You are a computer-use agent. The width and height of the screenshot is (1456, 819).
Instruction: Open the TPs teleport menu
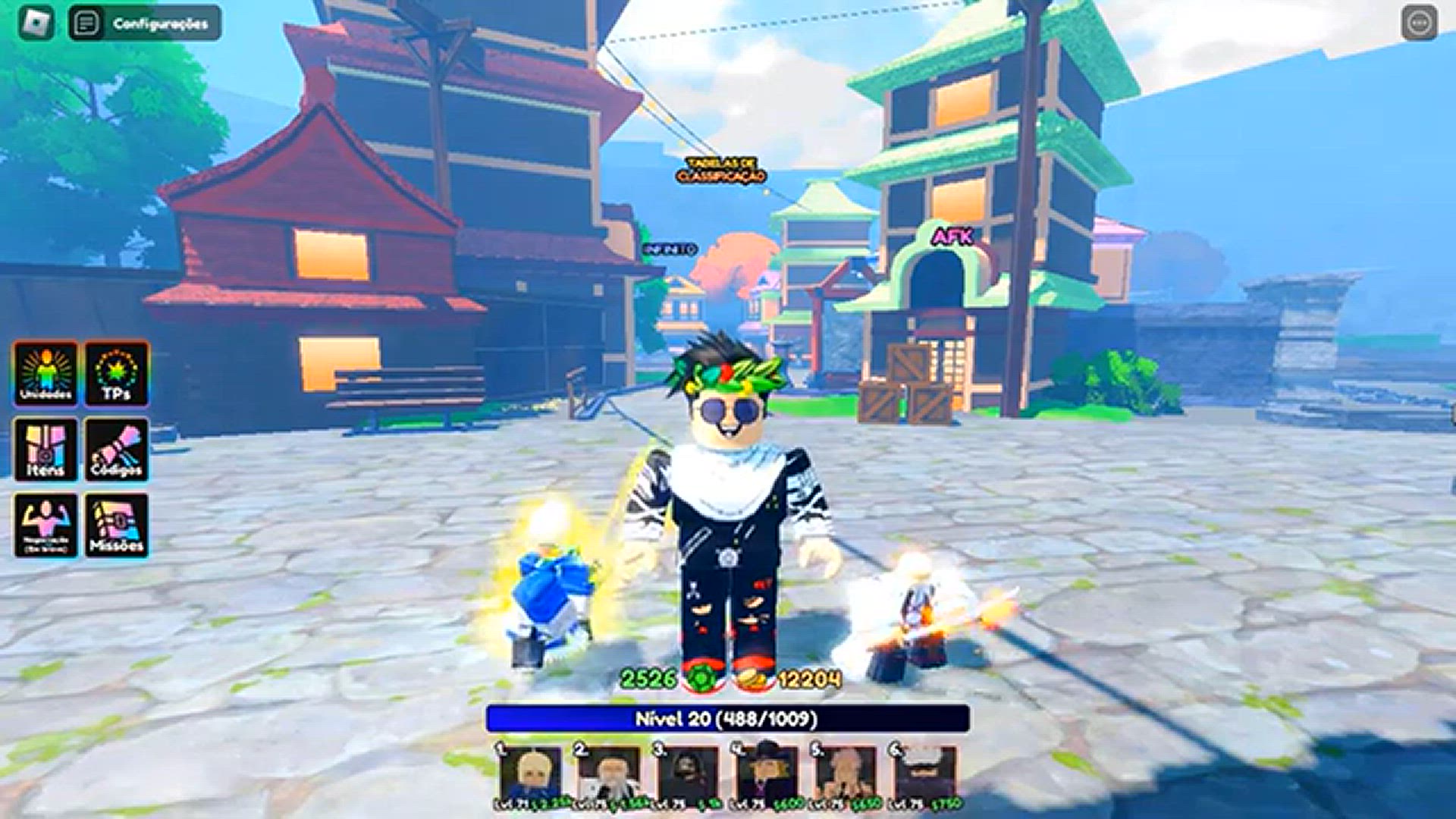pos(117,373)
